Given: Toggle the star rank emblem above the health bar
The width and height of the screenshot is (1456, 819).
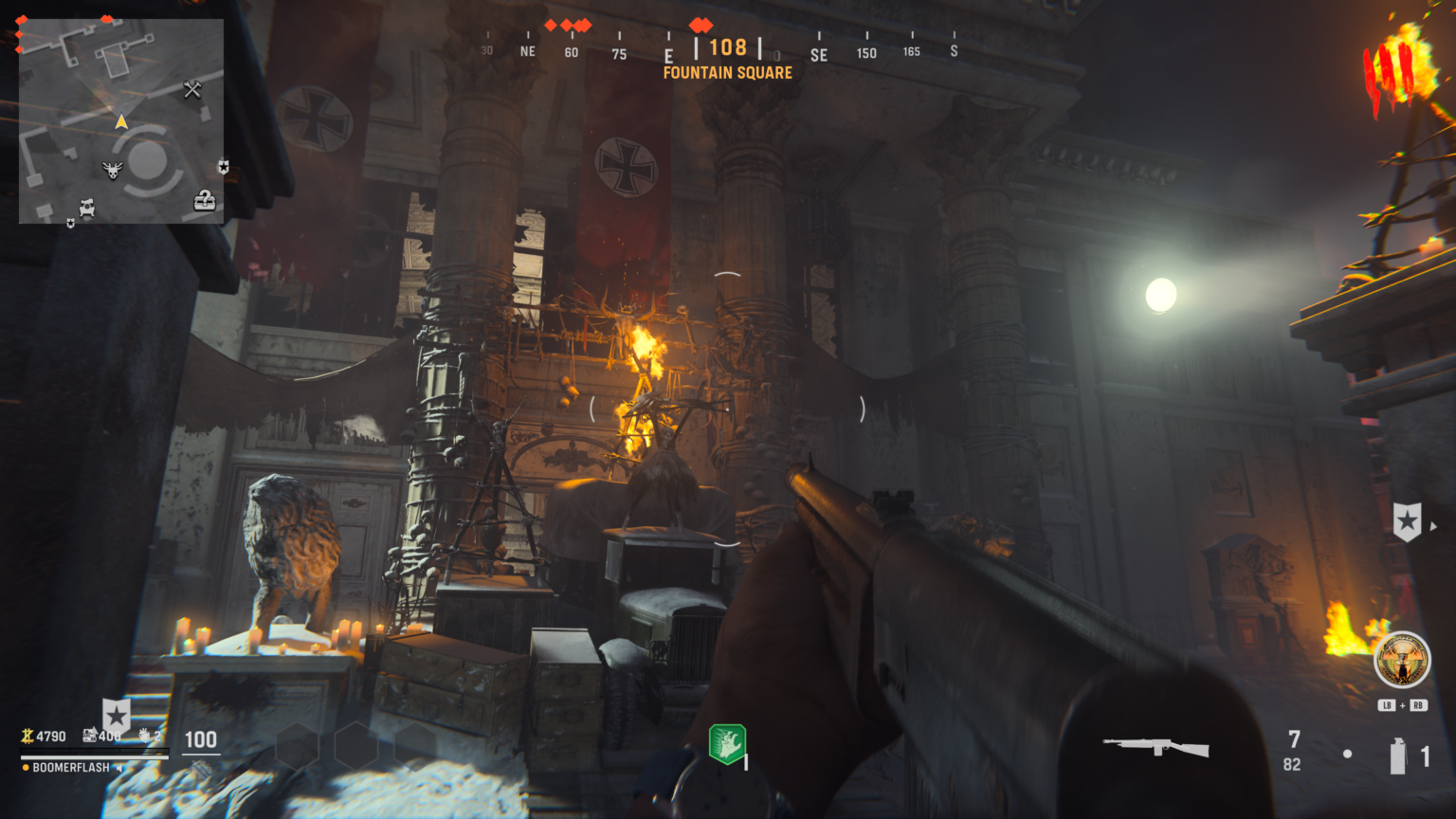Looking at the screenshot, I should tap(117, 716).
